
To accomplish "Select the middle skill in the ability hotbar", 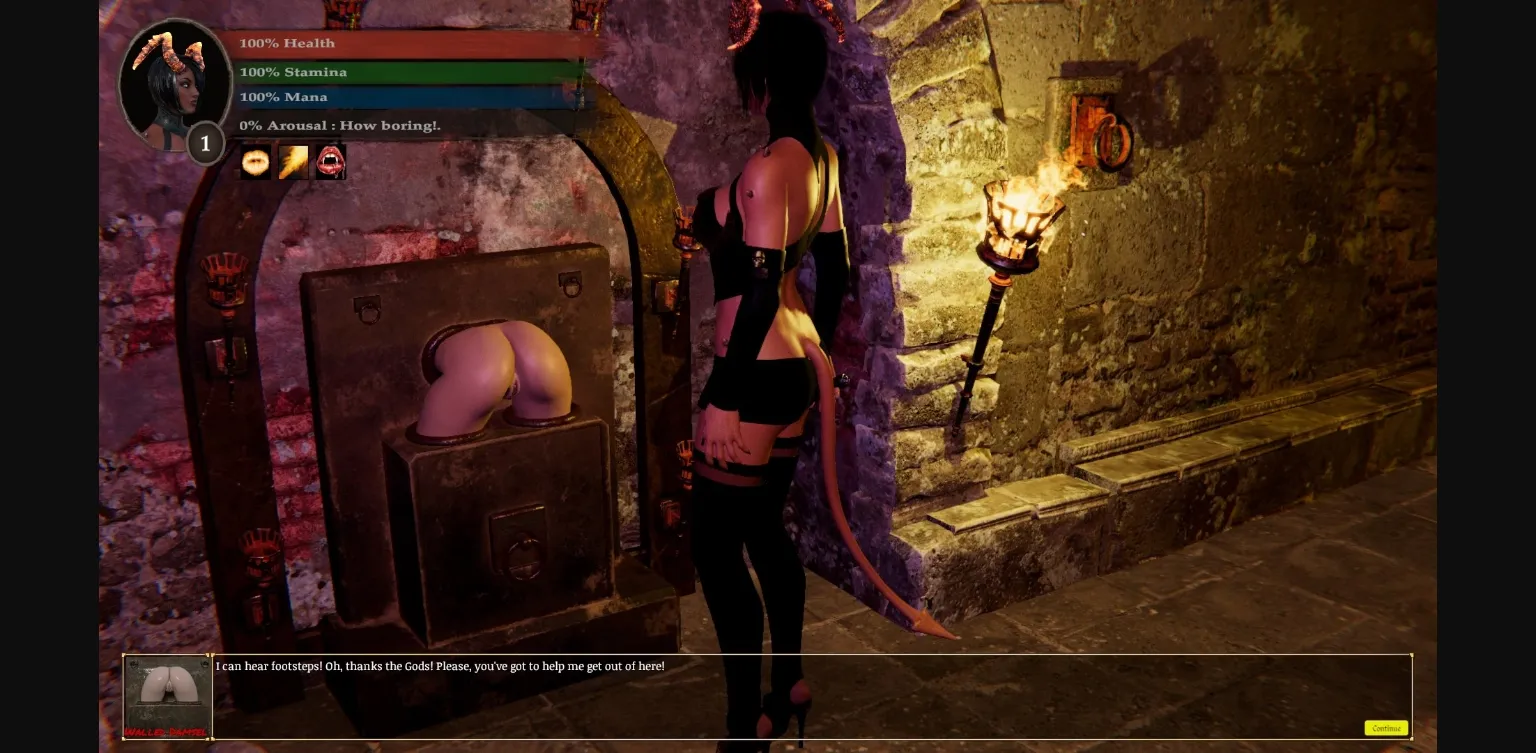I will 292,161.
